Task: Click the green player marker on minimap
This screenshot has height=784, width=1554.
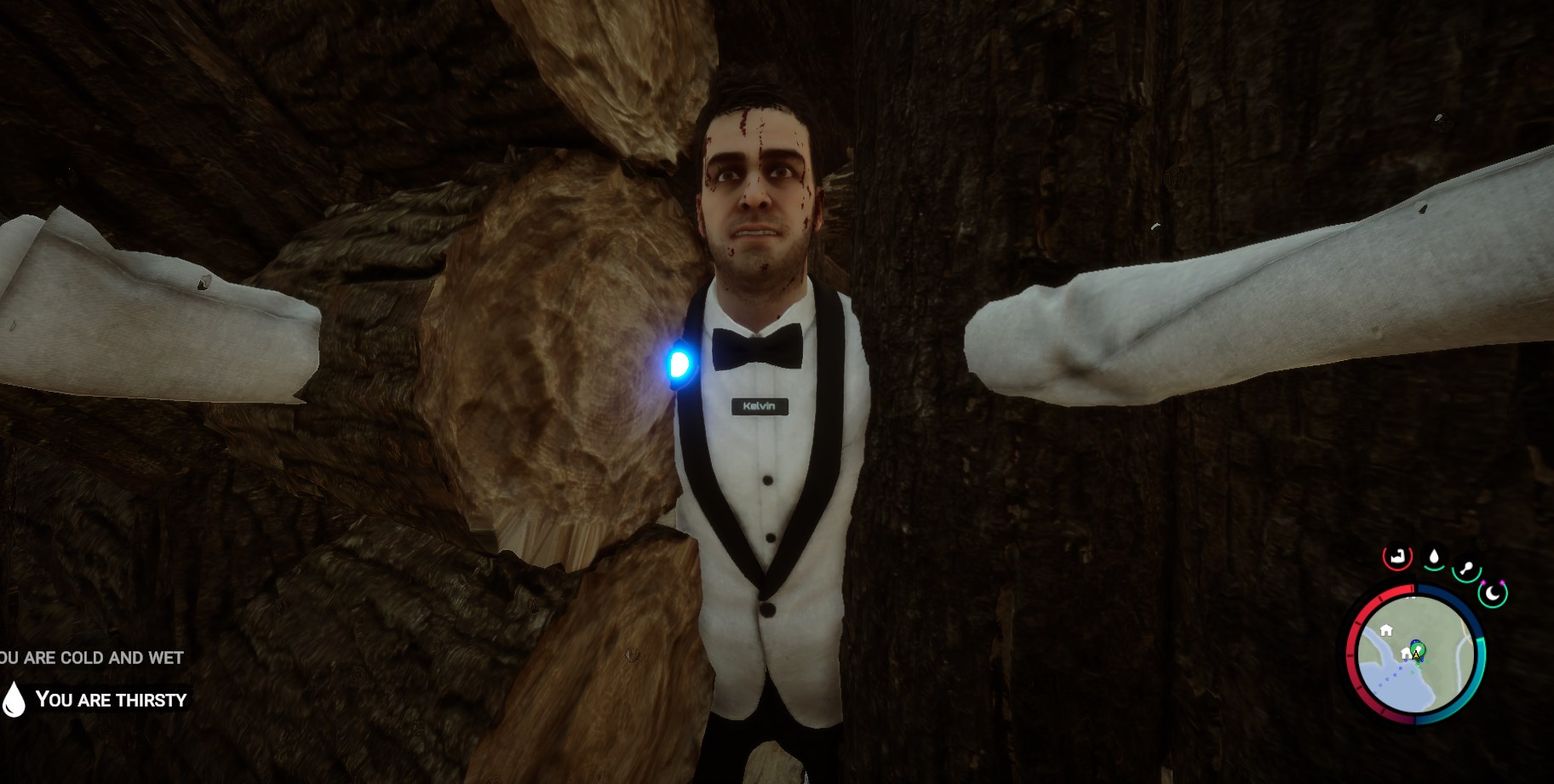Action: pyautogui.click(x=1417, y=651)
